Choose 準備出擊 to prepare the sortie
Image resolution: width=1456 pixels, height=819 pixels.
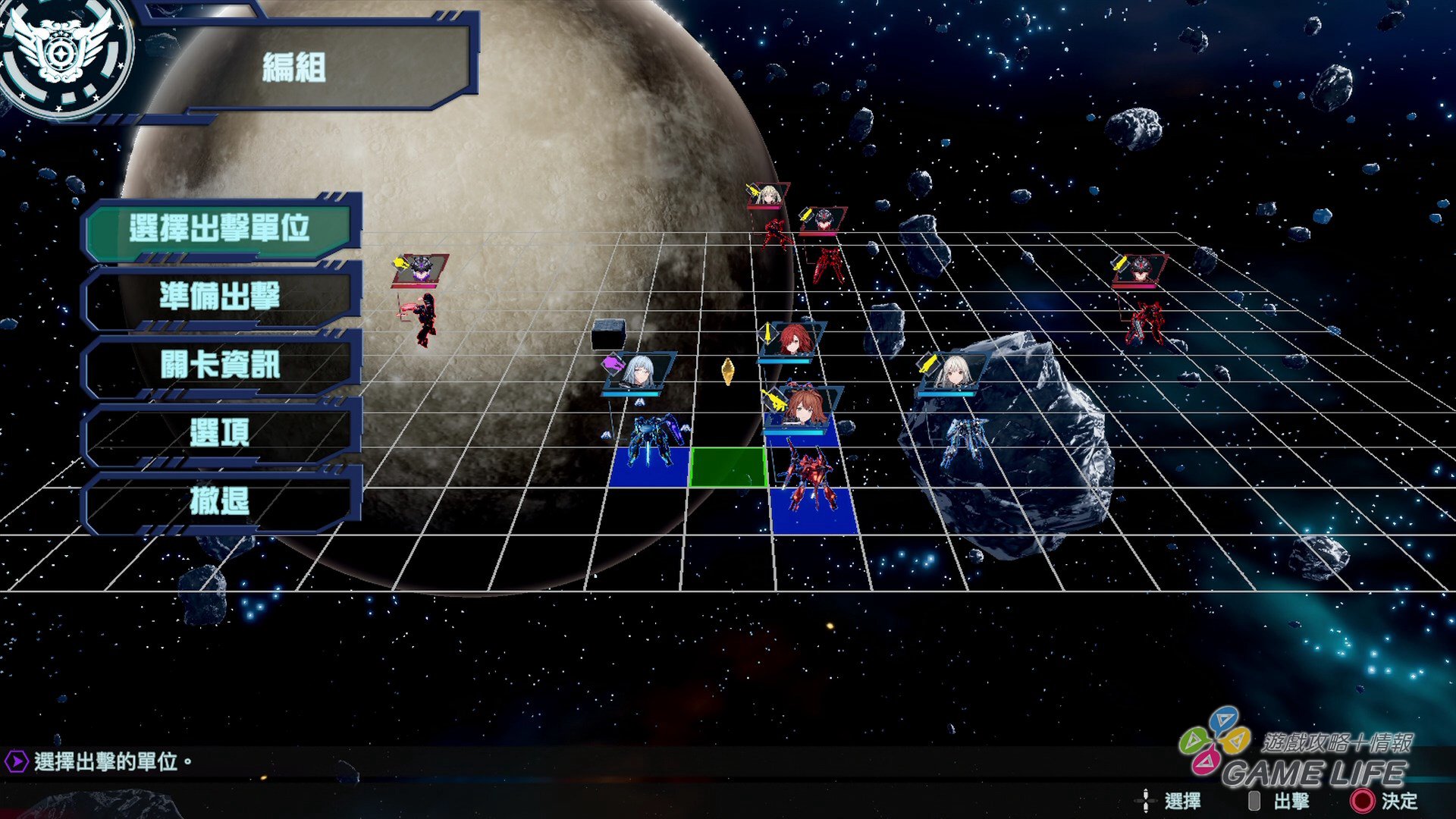click(x=219, y=296)
